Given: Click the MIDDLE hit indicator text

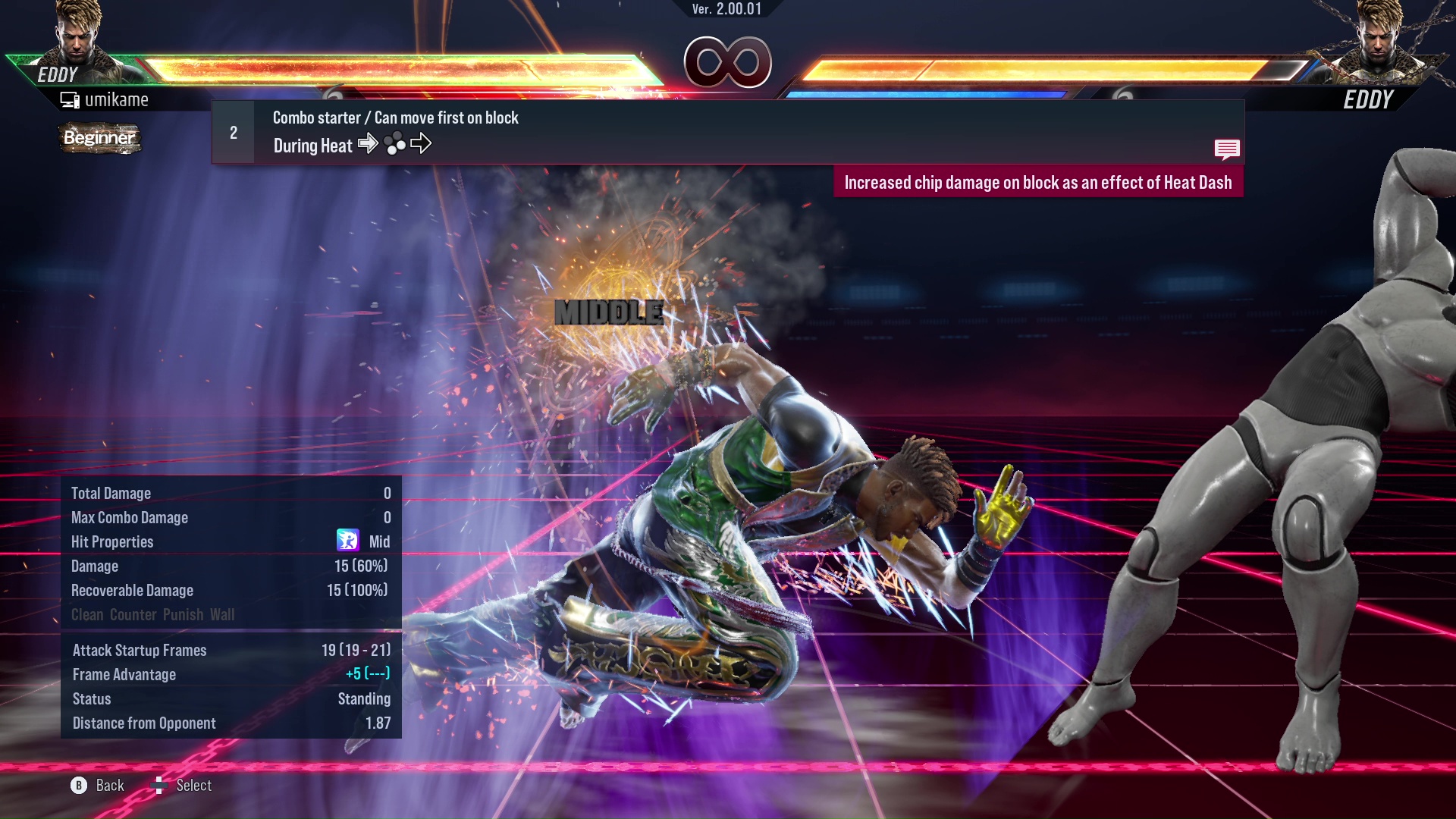Looking at the screenshot, I should 608,311.
